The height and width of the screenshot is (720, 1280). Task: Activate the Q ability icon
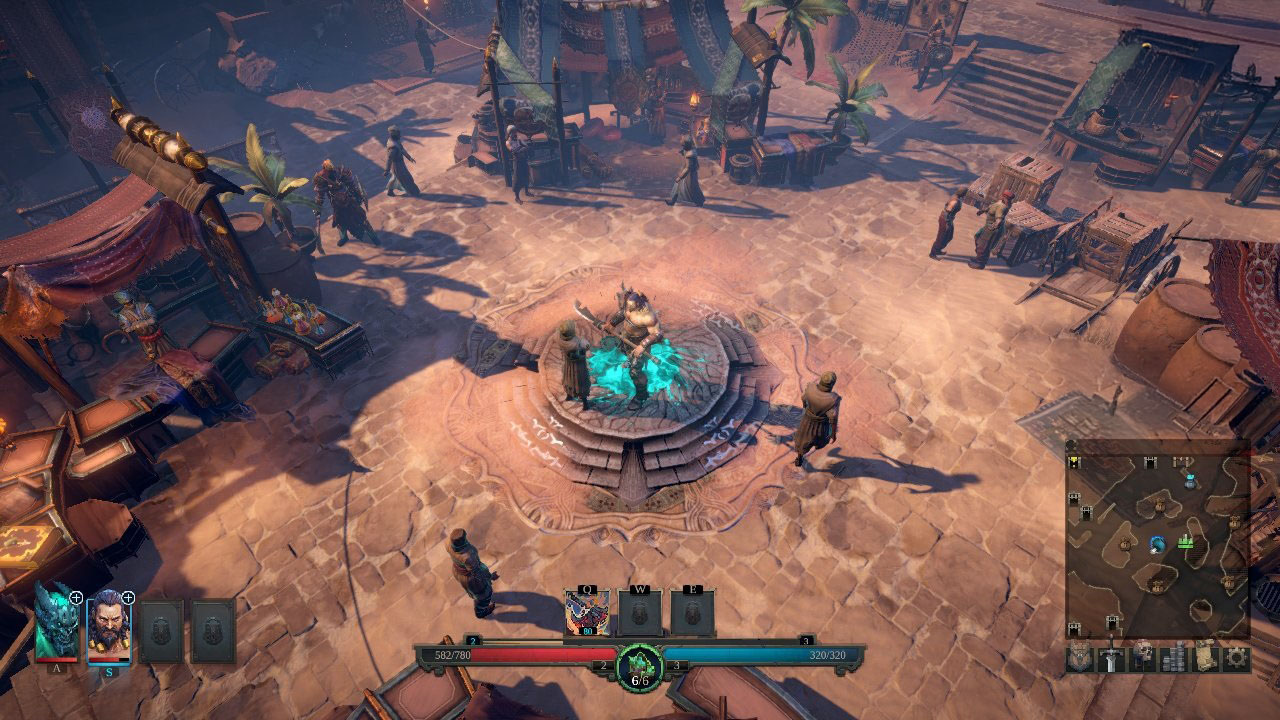[x=586, y=612]
